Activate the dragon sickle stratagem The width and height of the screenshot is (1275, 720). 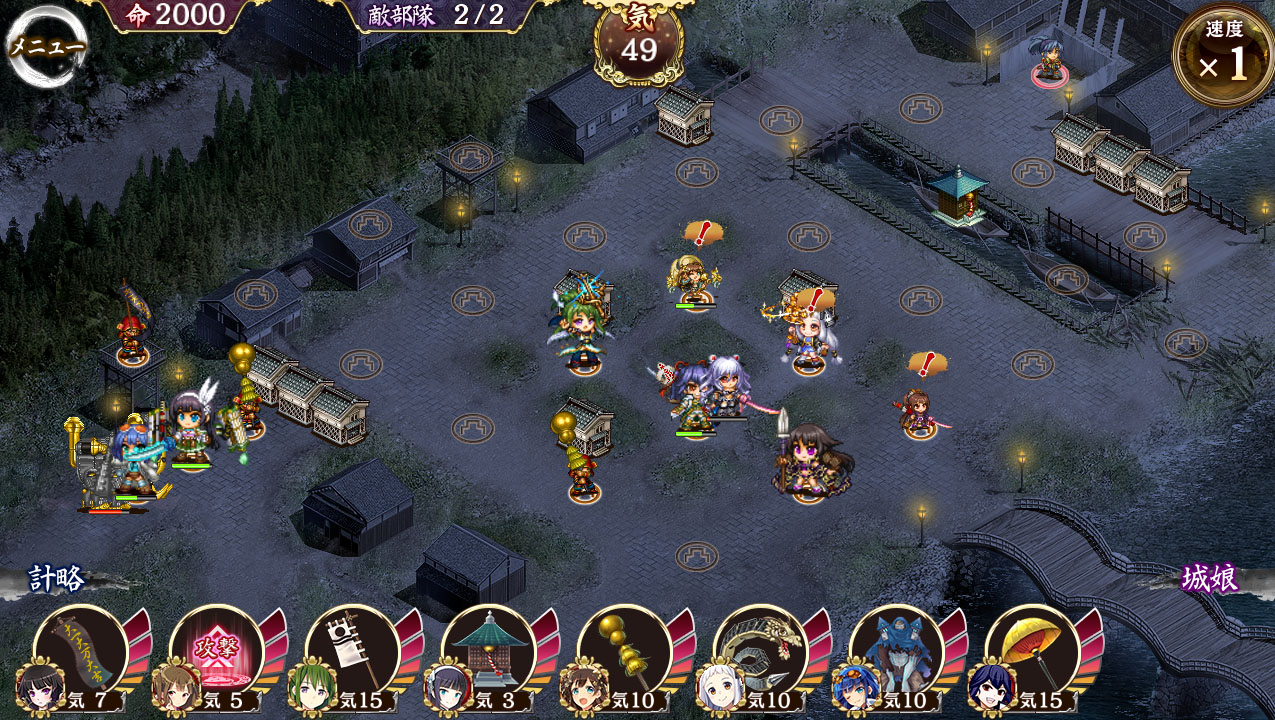[x=762, y=652]
